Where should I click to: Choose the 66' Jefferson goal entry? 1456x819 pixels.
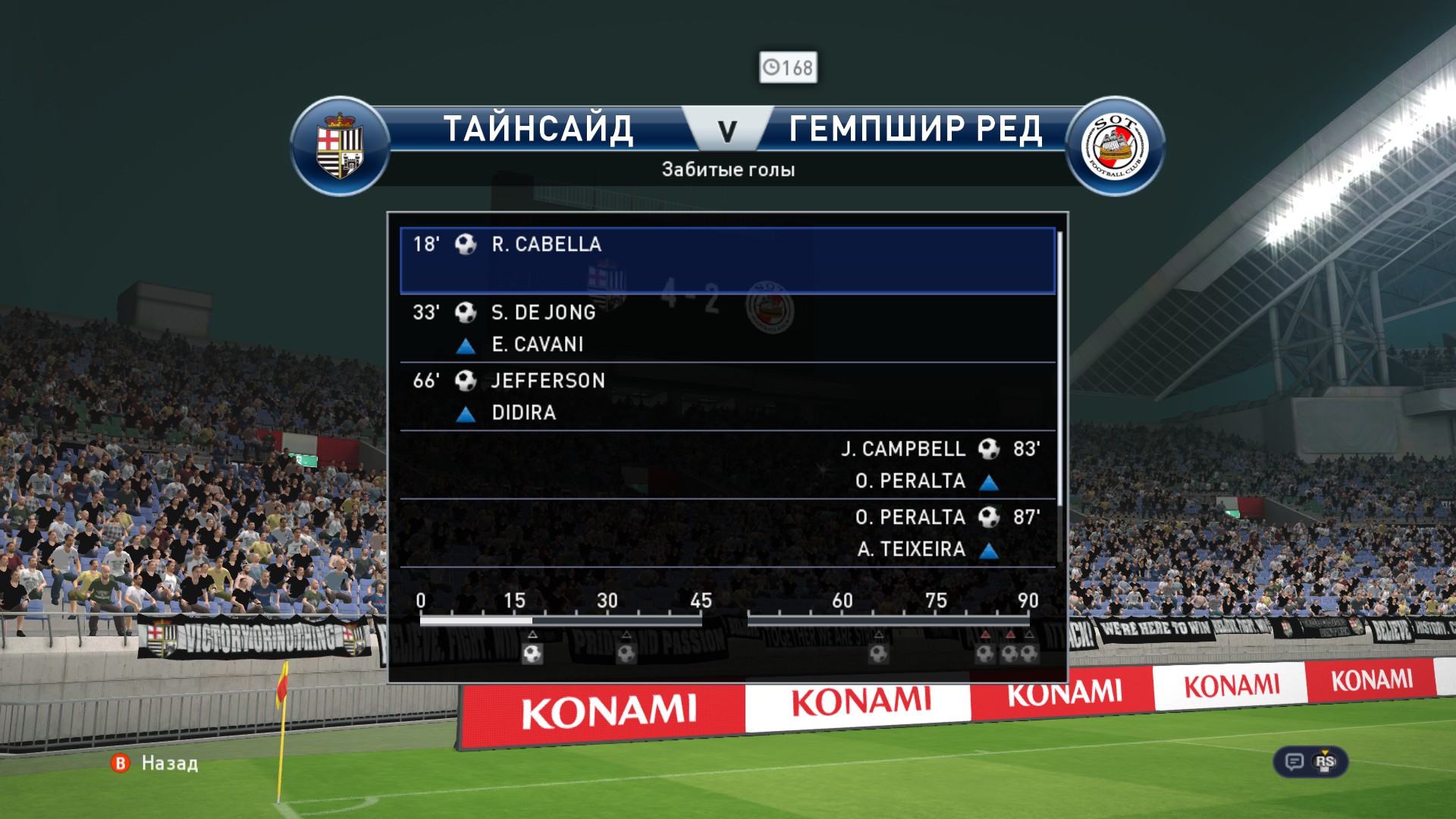click(726, 396)
